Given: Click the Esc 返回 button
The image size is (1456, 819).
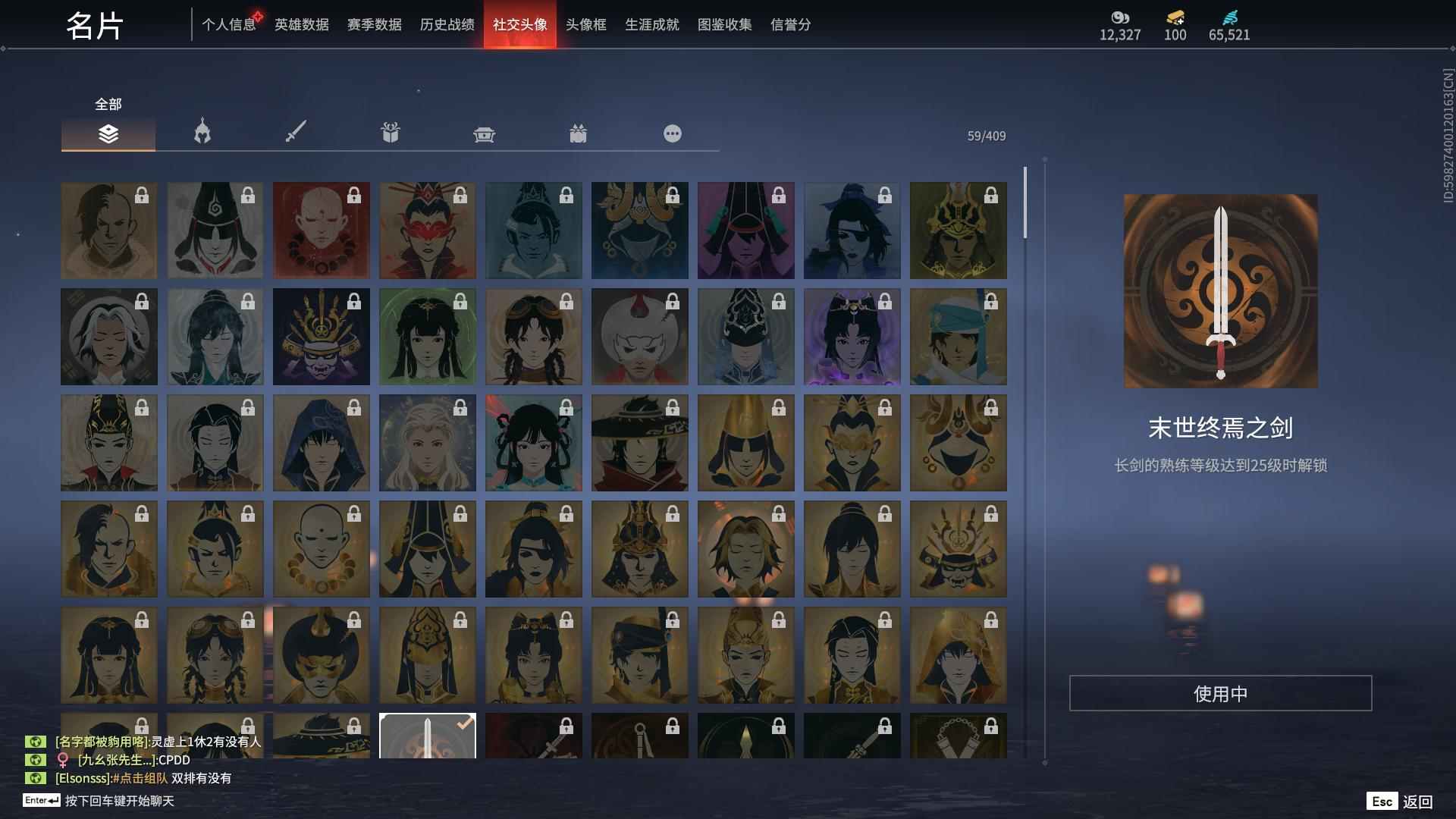Looking at the screenshot, I should pyautogui.click(x=1399, y=800).
